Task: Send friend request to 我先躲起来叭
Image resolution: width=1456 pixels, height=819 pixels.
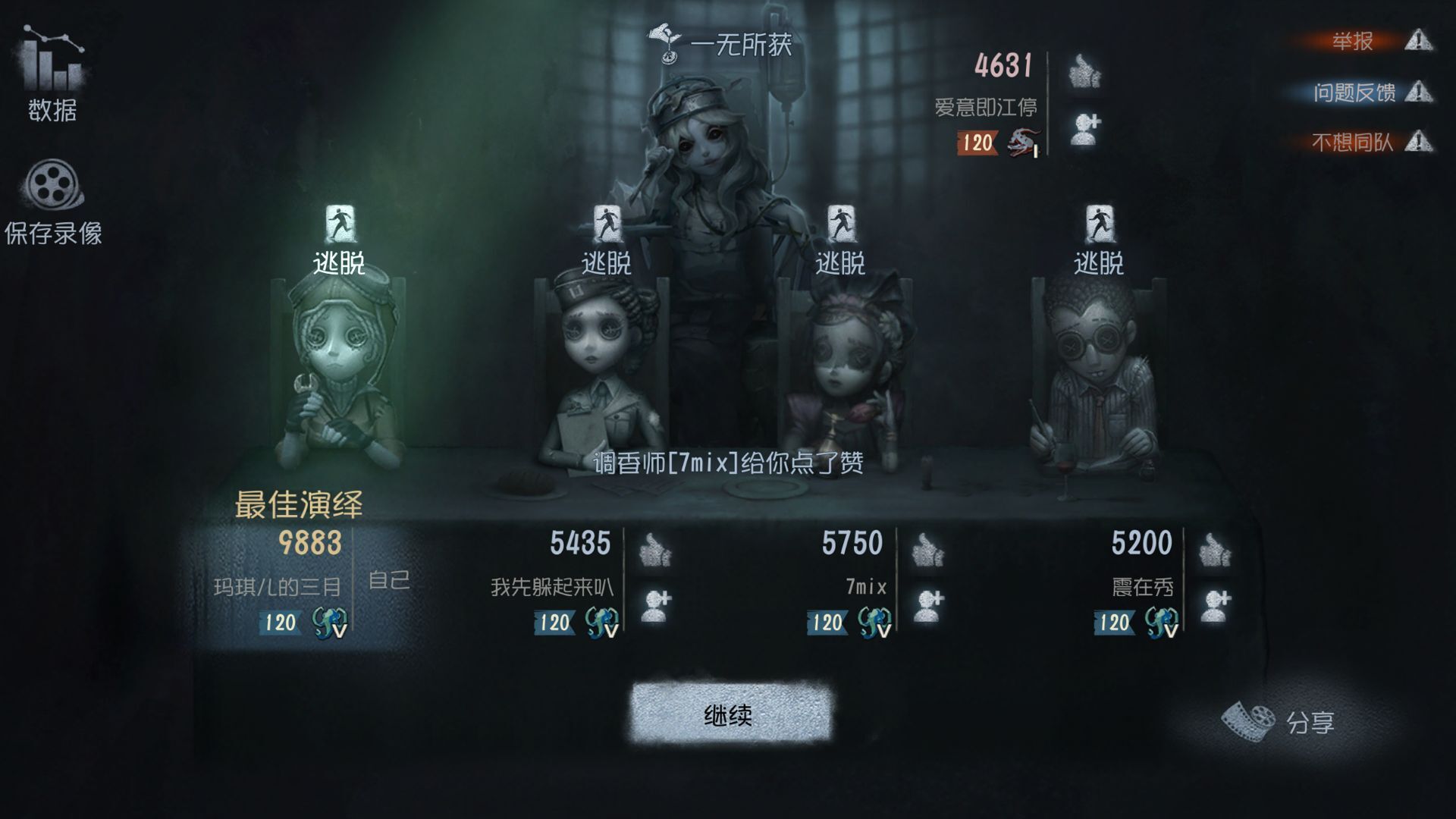Action: [655, 605]
